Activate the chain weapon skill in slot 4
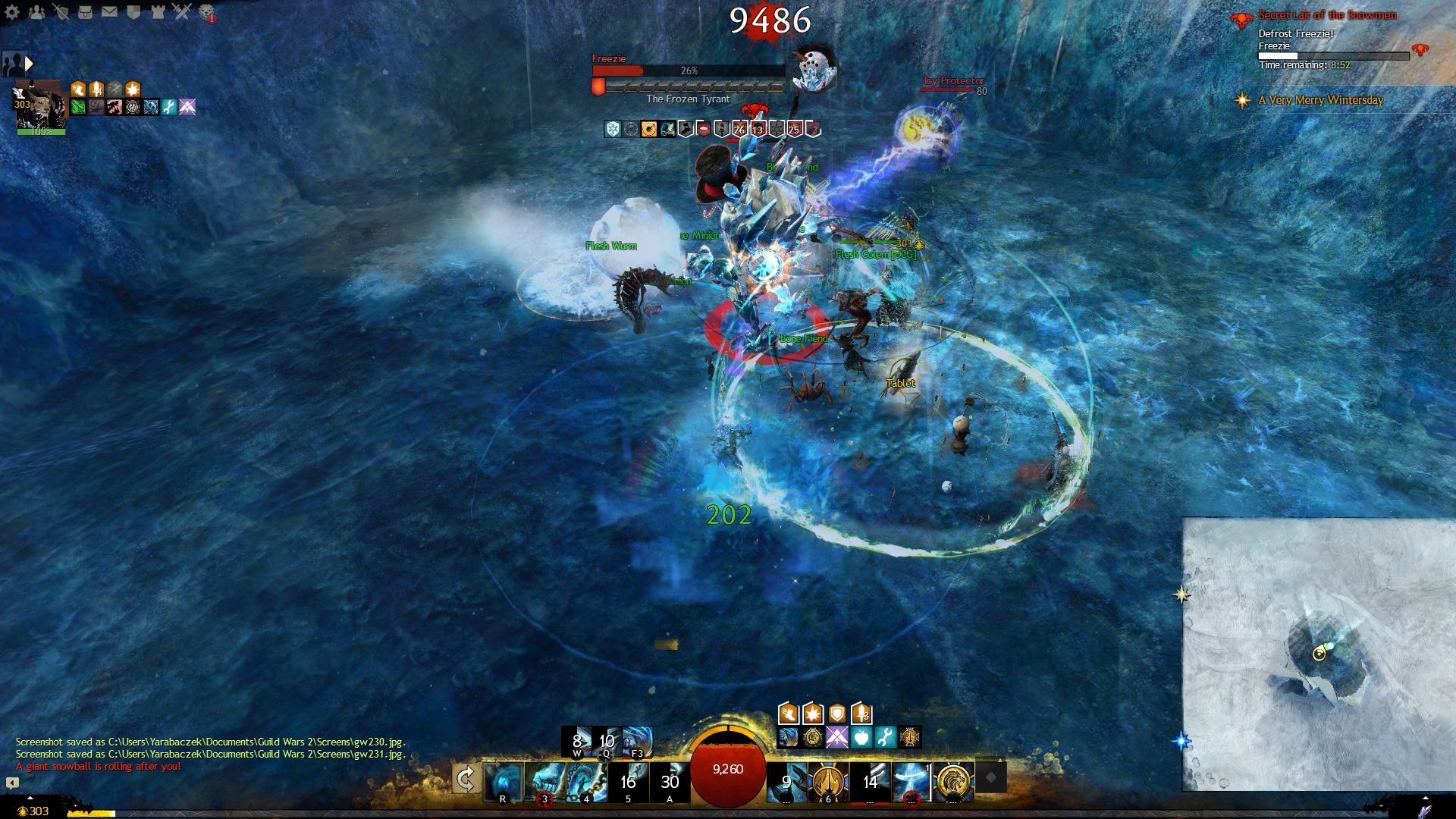 tap(586, 782)
